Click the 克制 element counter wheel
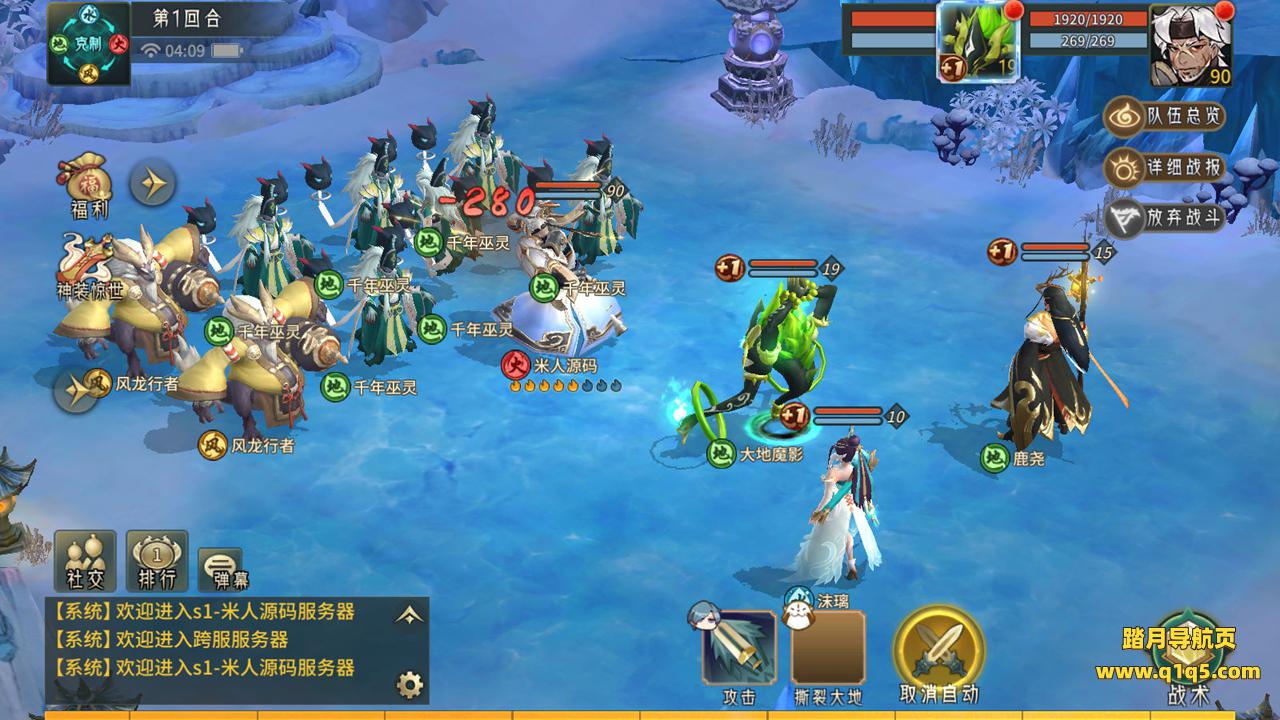 point(89,42)
